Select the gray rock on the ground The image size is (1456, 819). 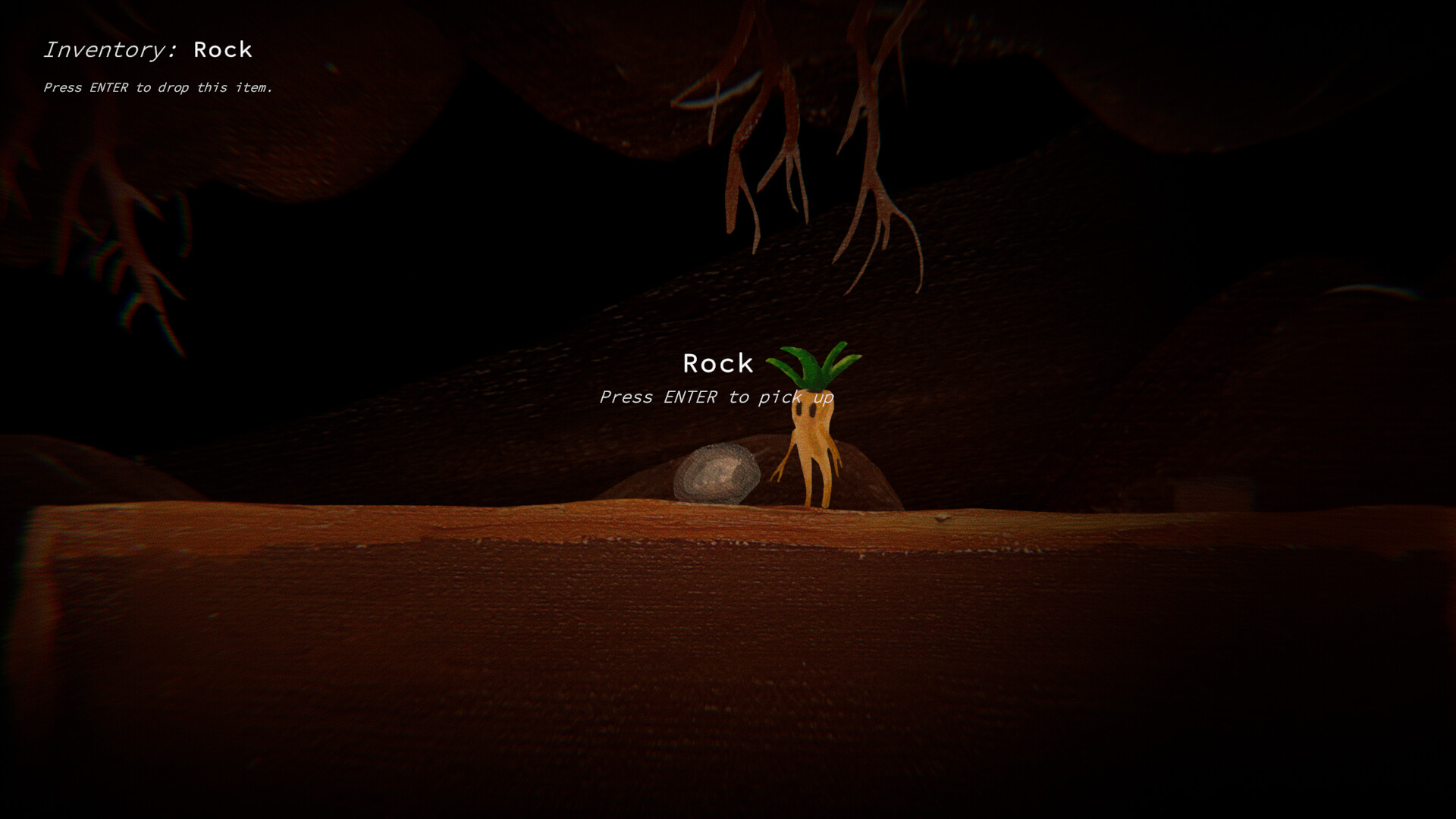(x=717, y=474)
